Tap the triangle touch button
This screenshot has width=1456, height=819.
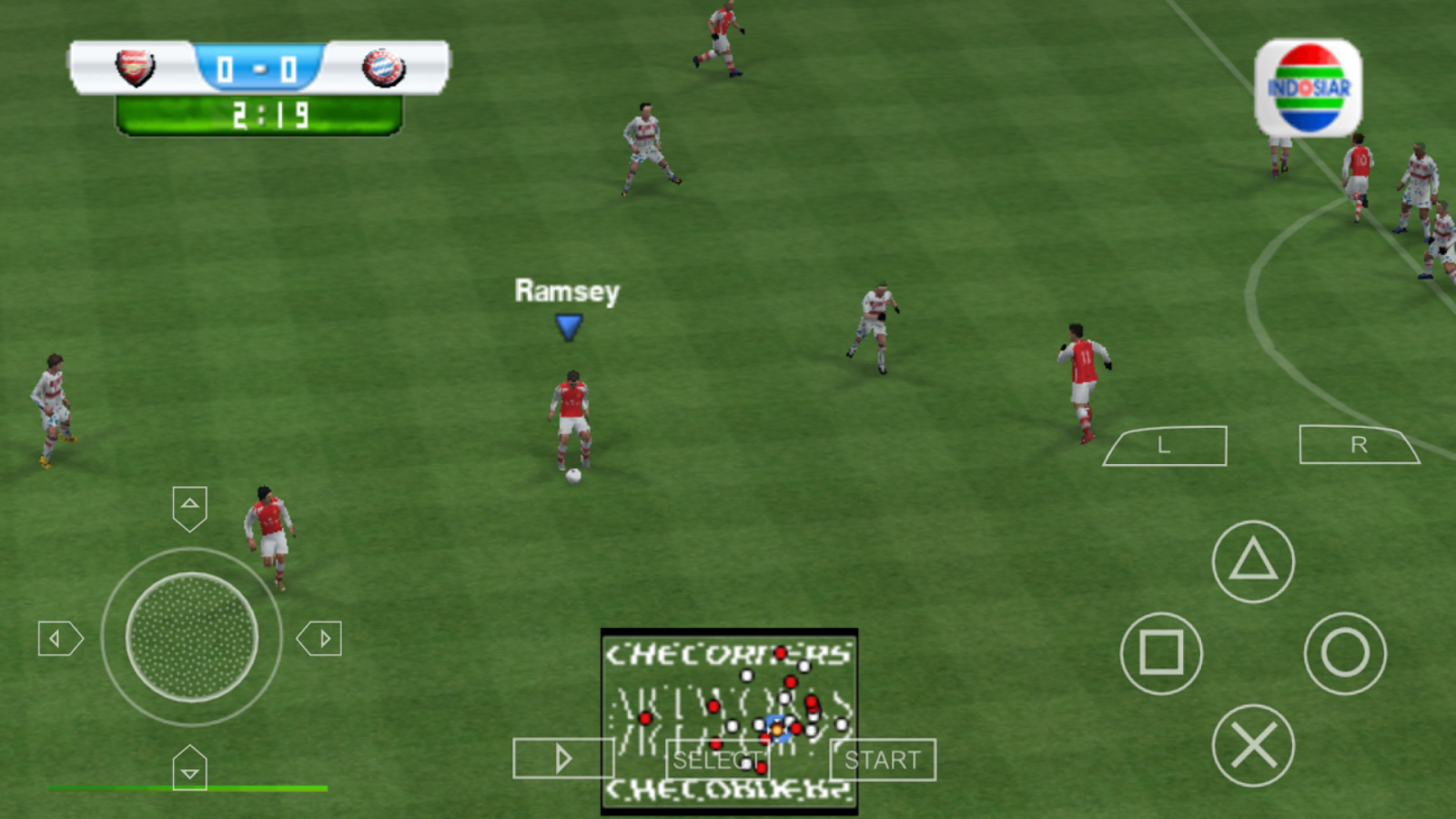point(1253,561)
